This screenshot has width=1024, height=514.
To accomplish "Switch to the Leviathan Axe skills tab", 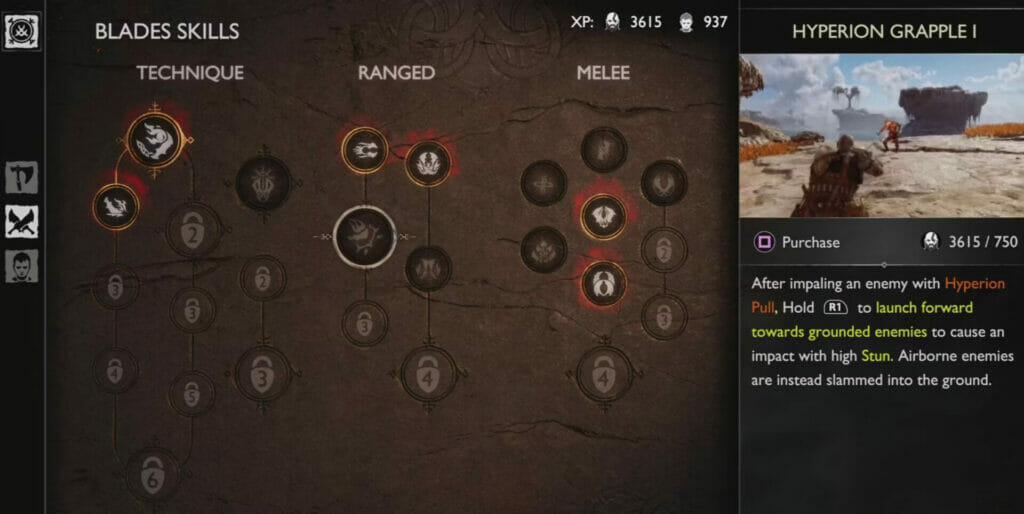I will click(21, 178).
